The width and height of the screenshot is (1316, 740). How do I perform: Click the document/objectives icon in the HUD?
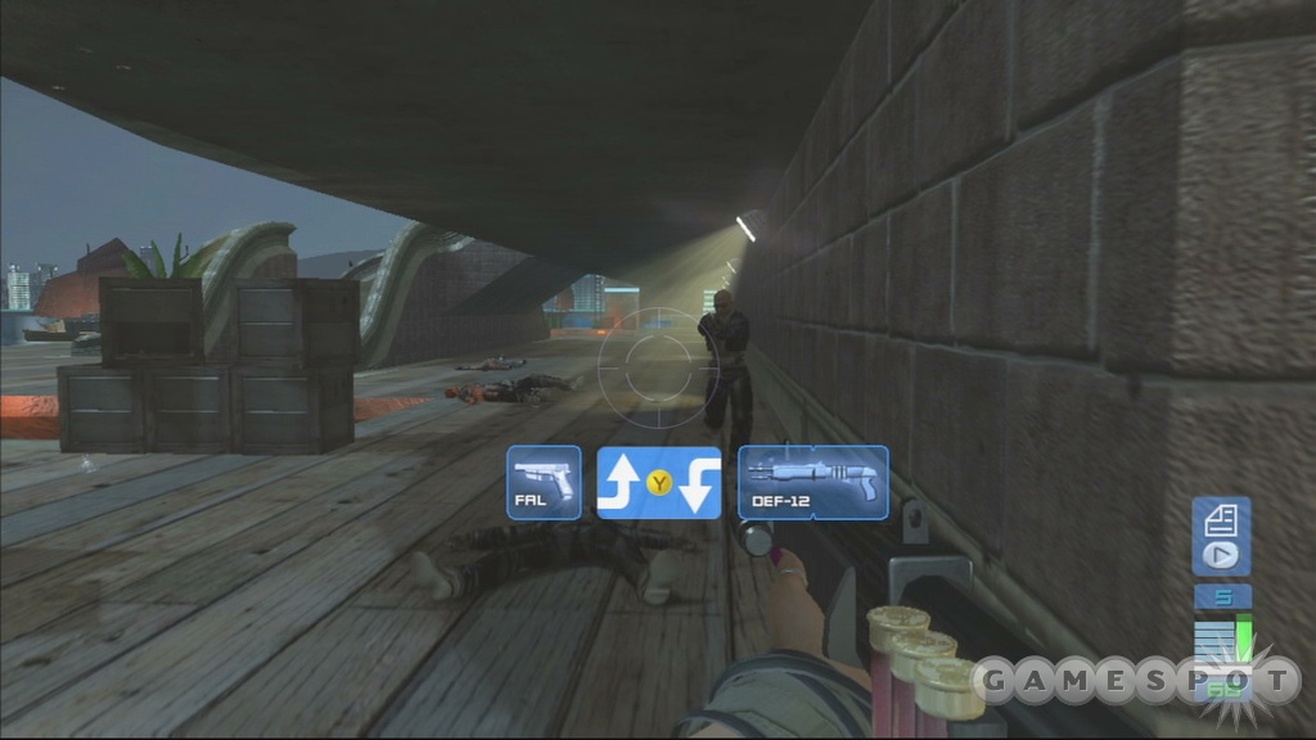click(1219, 519)
